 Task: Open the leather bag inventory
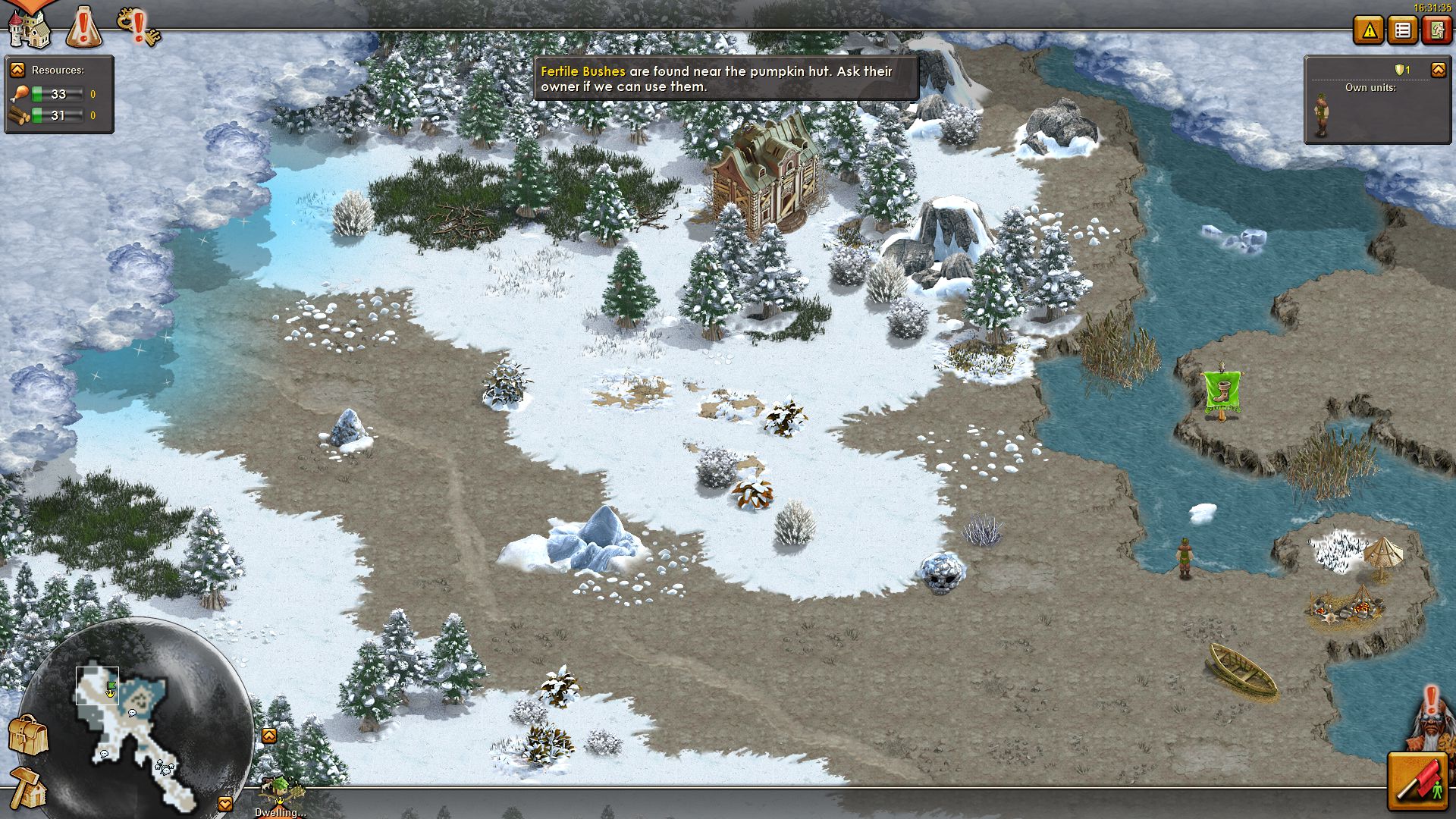[28, 734]
